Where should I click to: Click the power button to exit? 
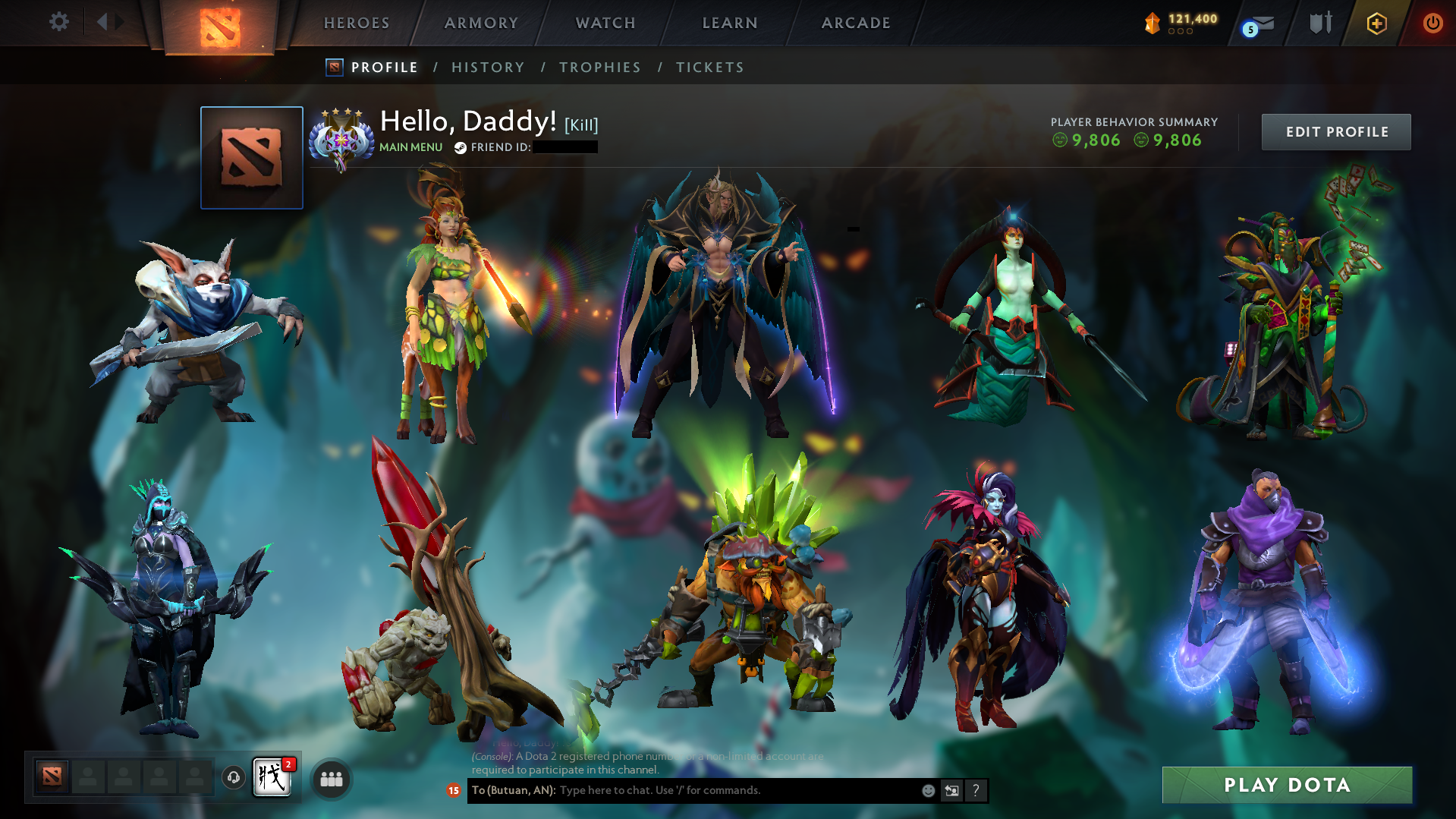1432,23
